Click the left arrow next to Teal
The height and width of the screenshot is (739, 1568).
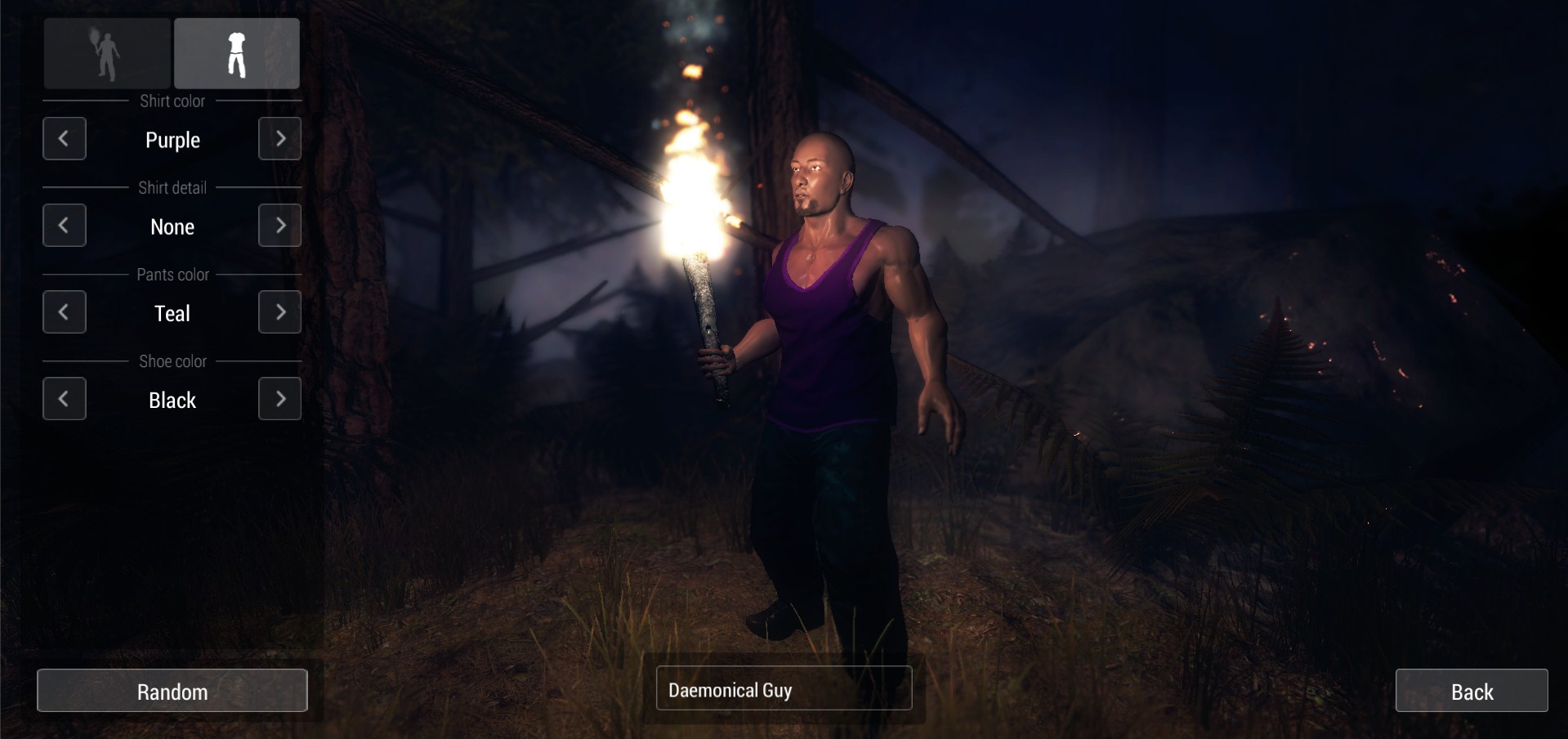pyautogui.click(x=65, y=312)
